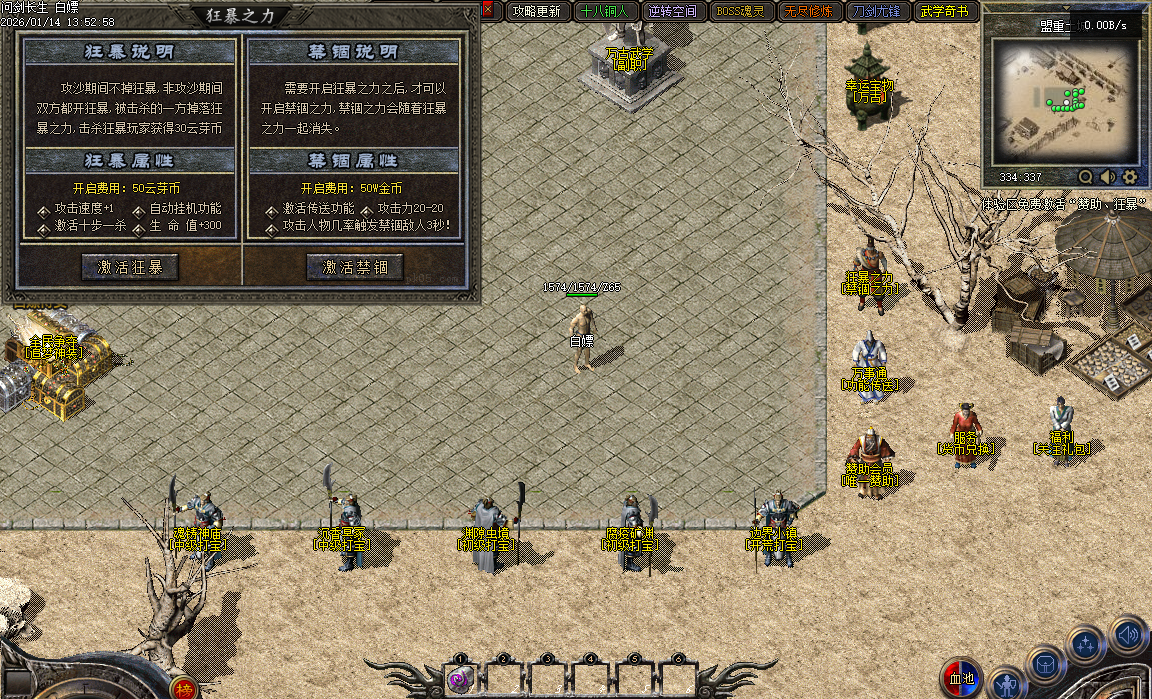Open the 逆转空间 menu entry
Image resolution: width=1152 pixels, height=699 pixels.
(x=672, y=11)
